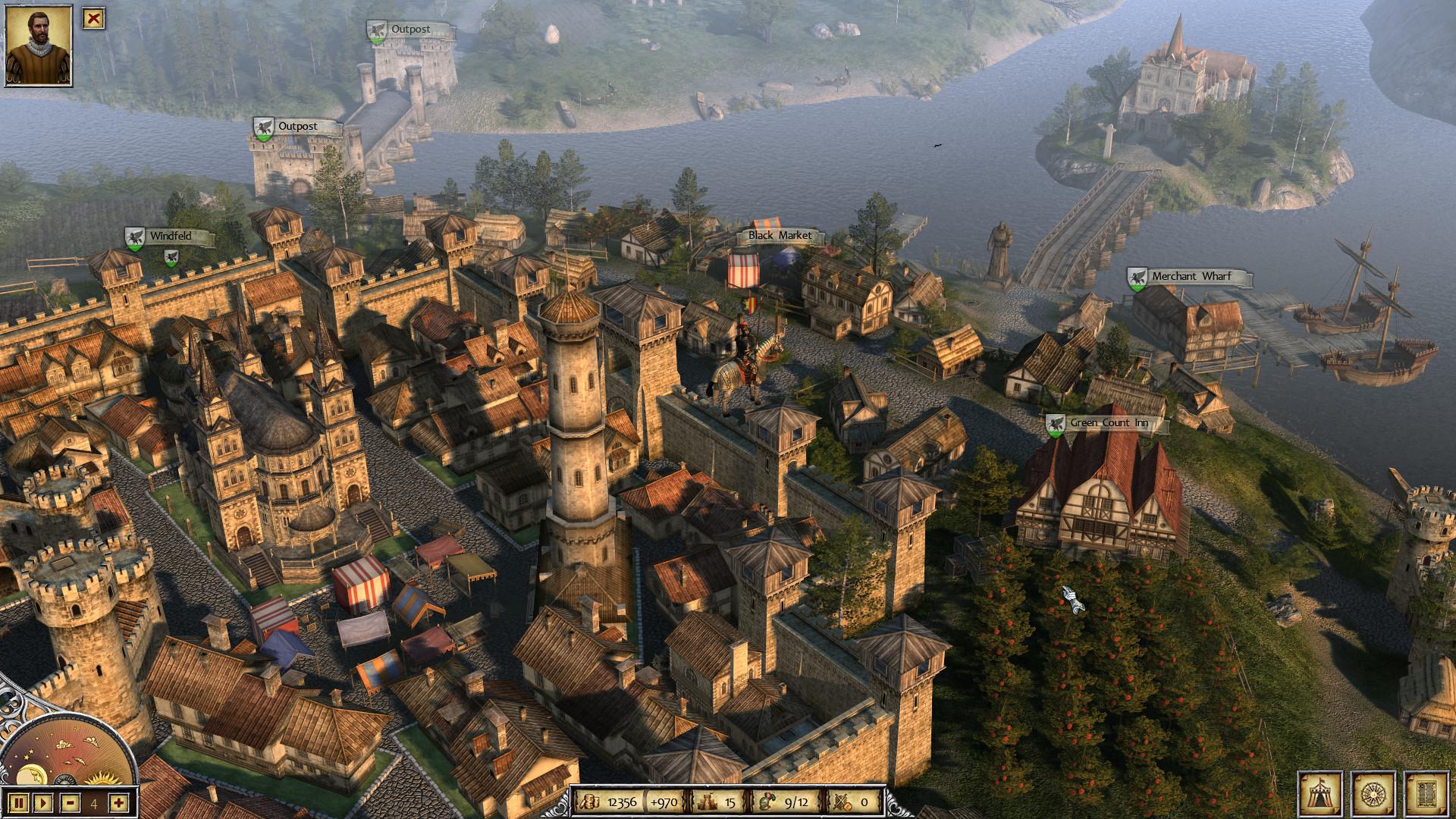Viewport: 1456px width, 819px height.
Task: Decrease game speed with the minus button
Action: 70,801
